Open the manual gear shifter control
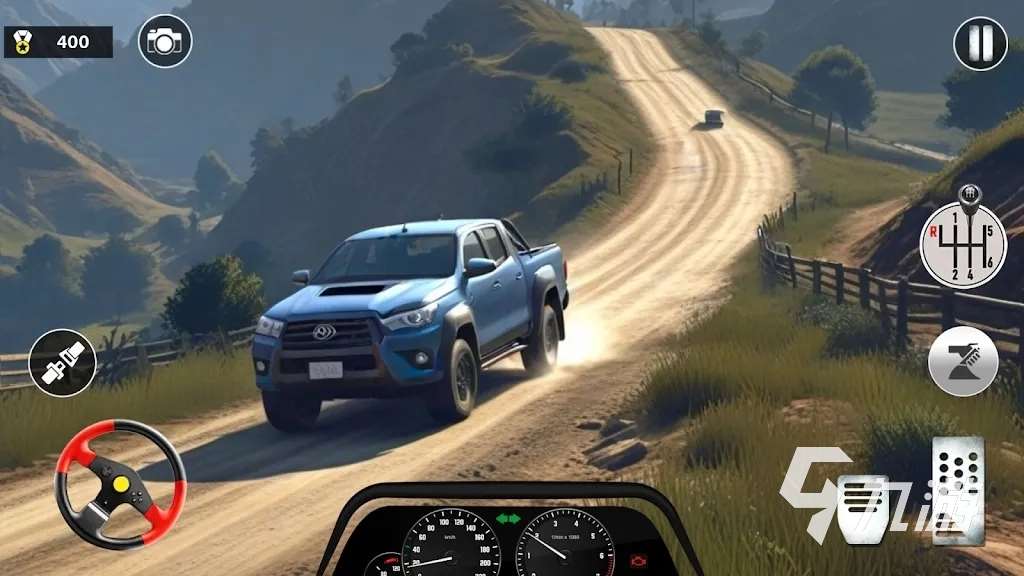This screenshot has width=1024, height=576. (963, 243)
